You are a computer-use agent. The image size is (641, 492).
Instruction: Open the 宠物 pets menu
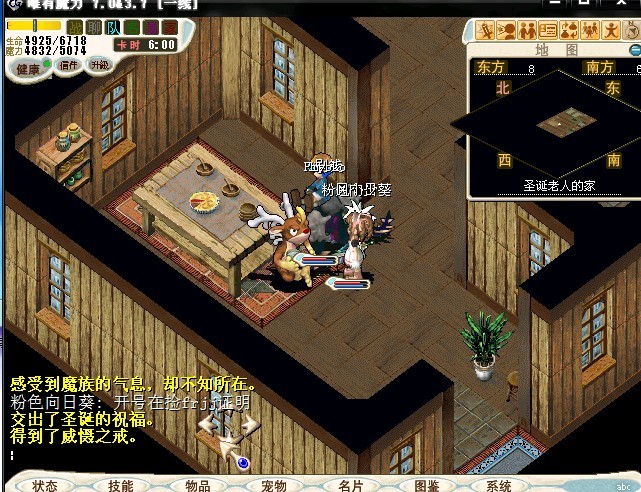(x=274, y=485)
